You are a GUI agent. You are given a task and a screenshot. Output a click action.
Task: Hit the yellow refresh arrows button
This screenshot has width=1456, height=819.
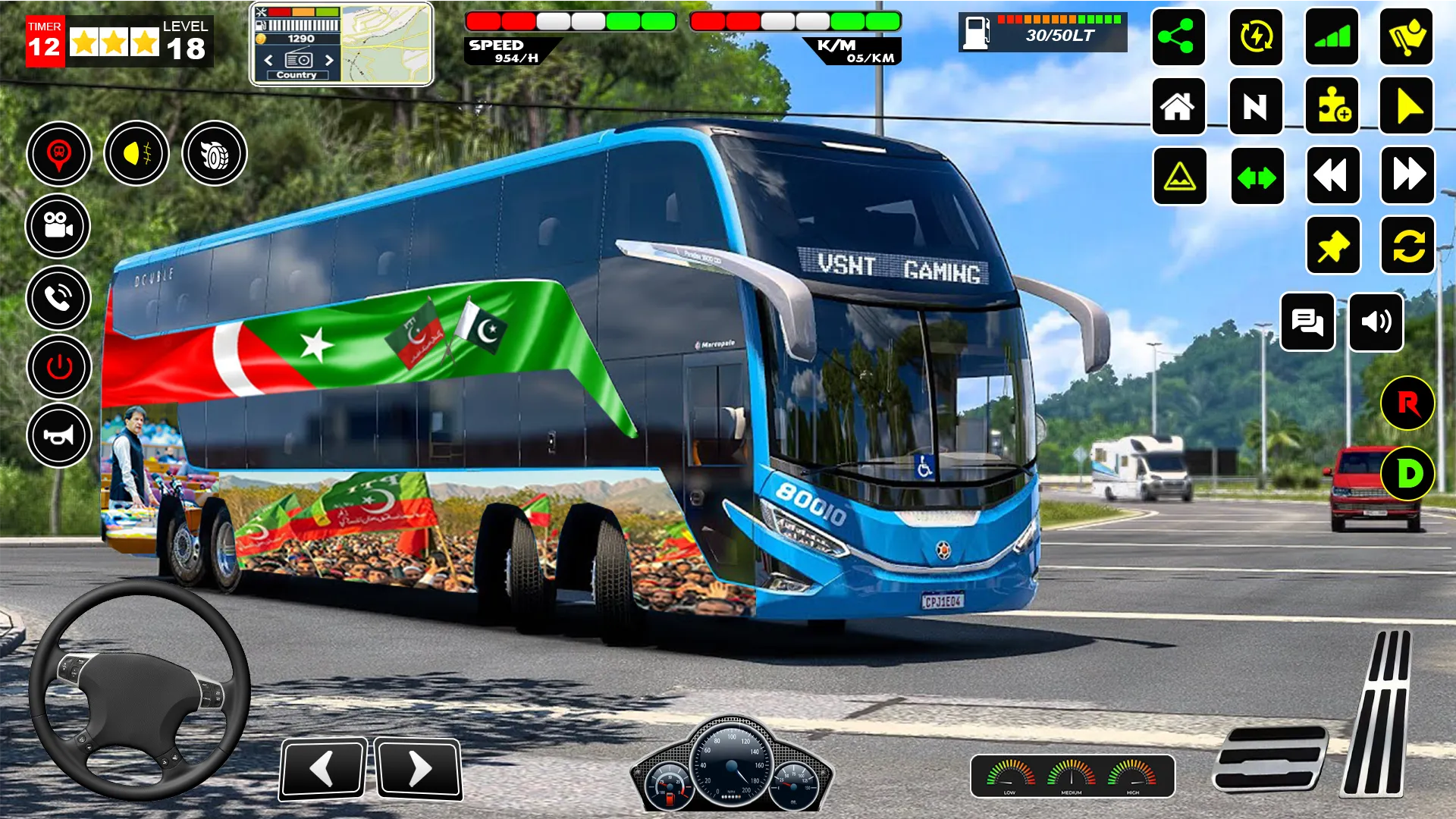pyautogui.click(x=1407, y=246)
